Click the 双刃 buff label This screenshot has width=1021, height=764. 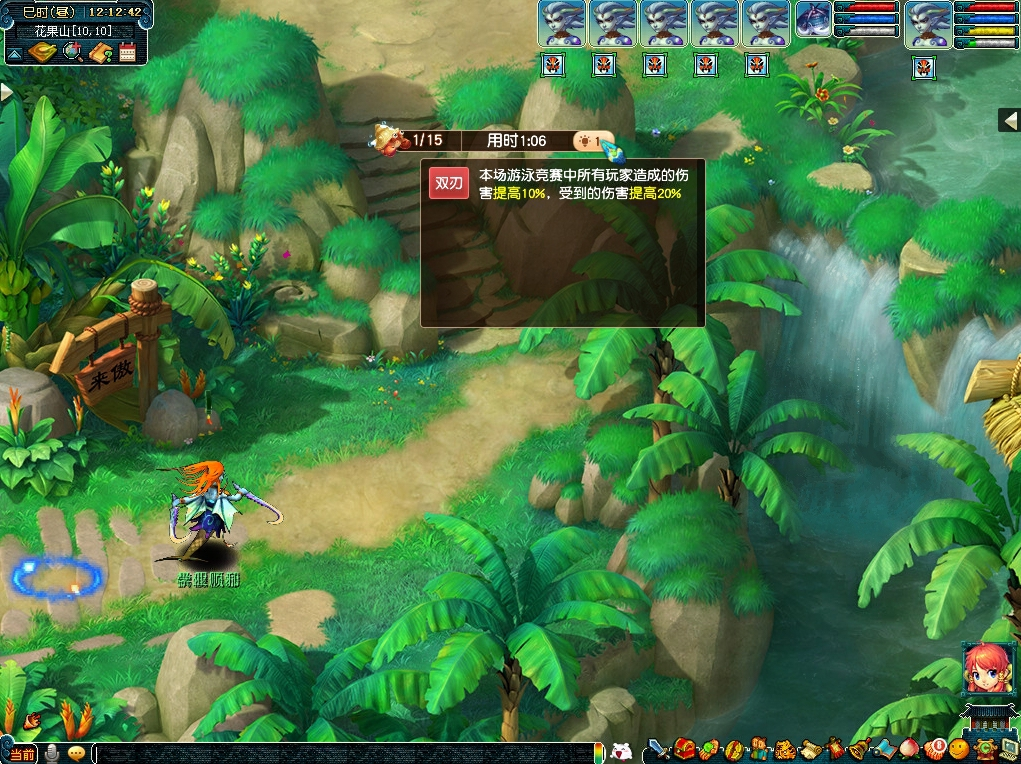pos(449,184)
